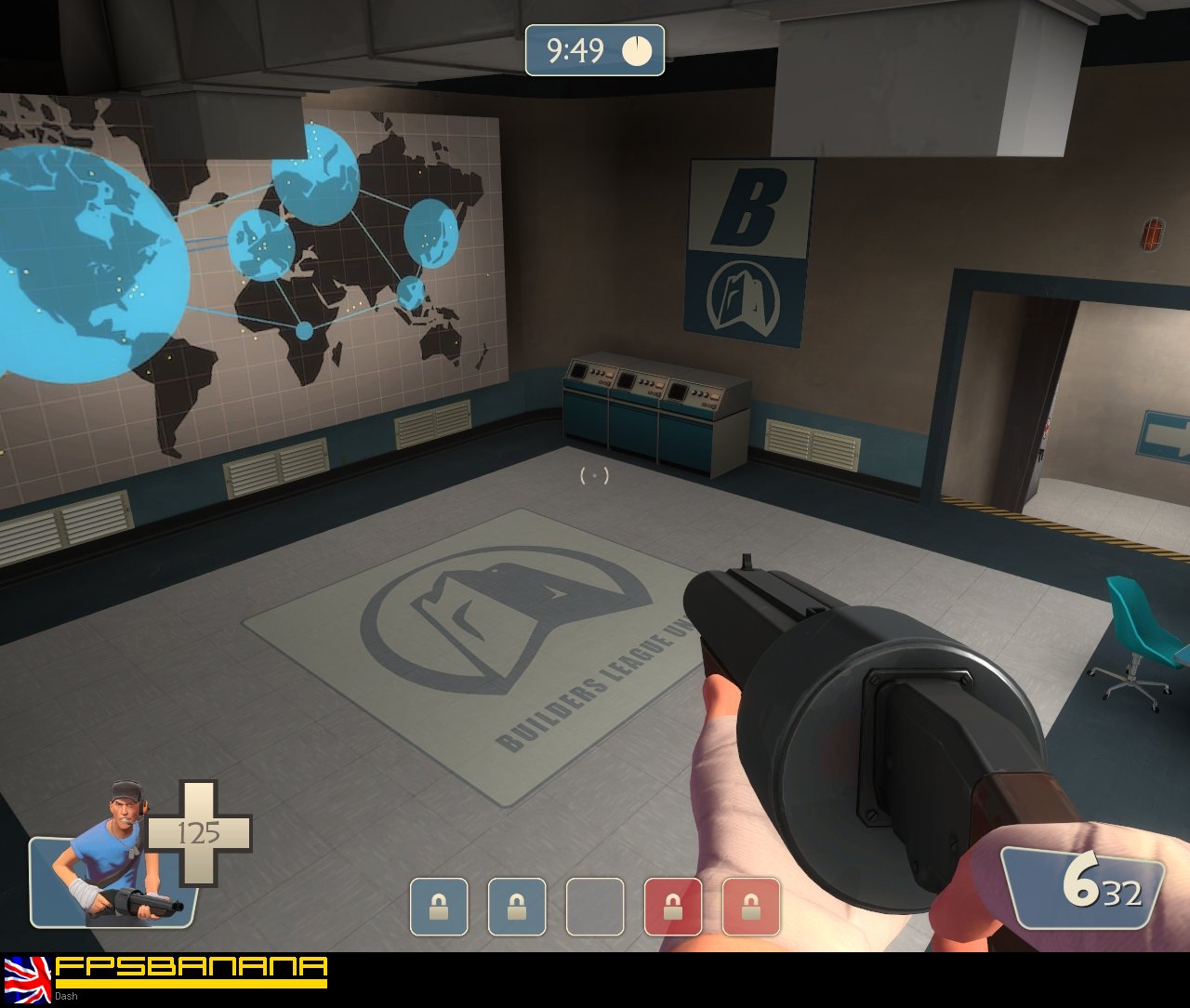Image resolution: width=1190 pixels, height=1008 pixels.
Task: Click the crosshair in the screen center
Action: (593, 477)
